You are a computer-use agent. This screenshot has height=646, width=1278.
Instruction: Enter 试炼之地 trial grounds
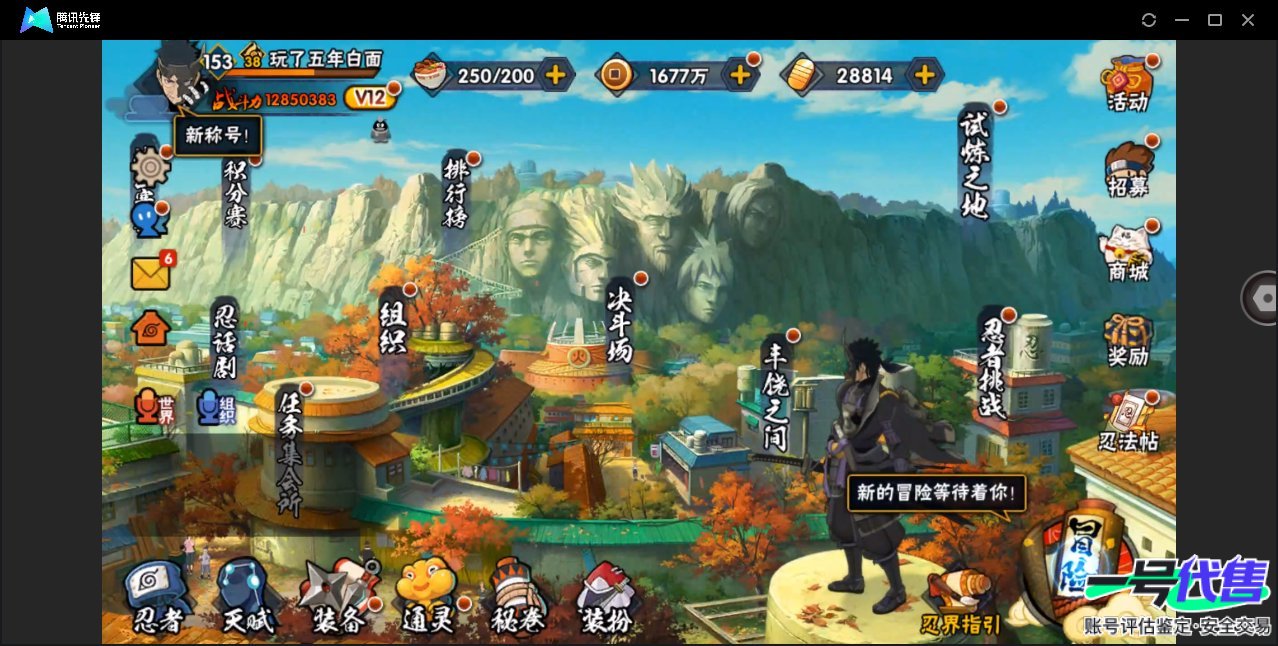(x=975, y=163)
